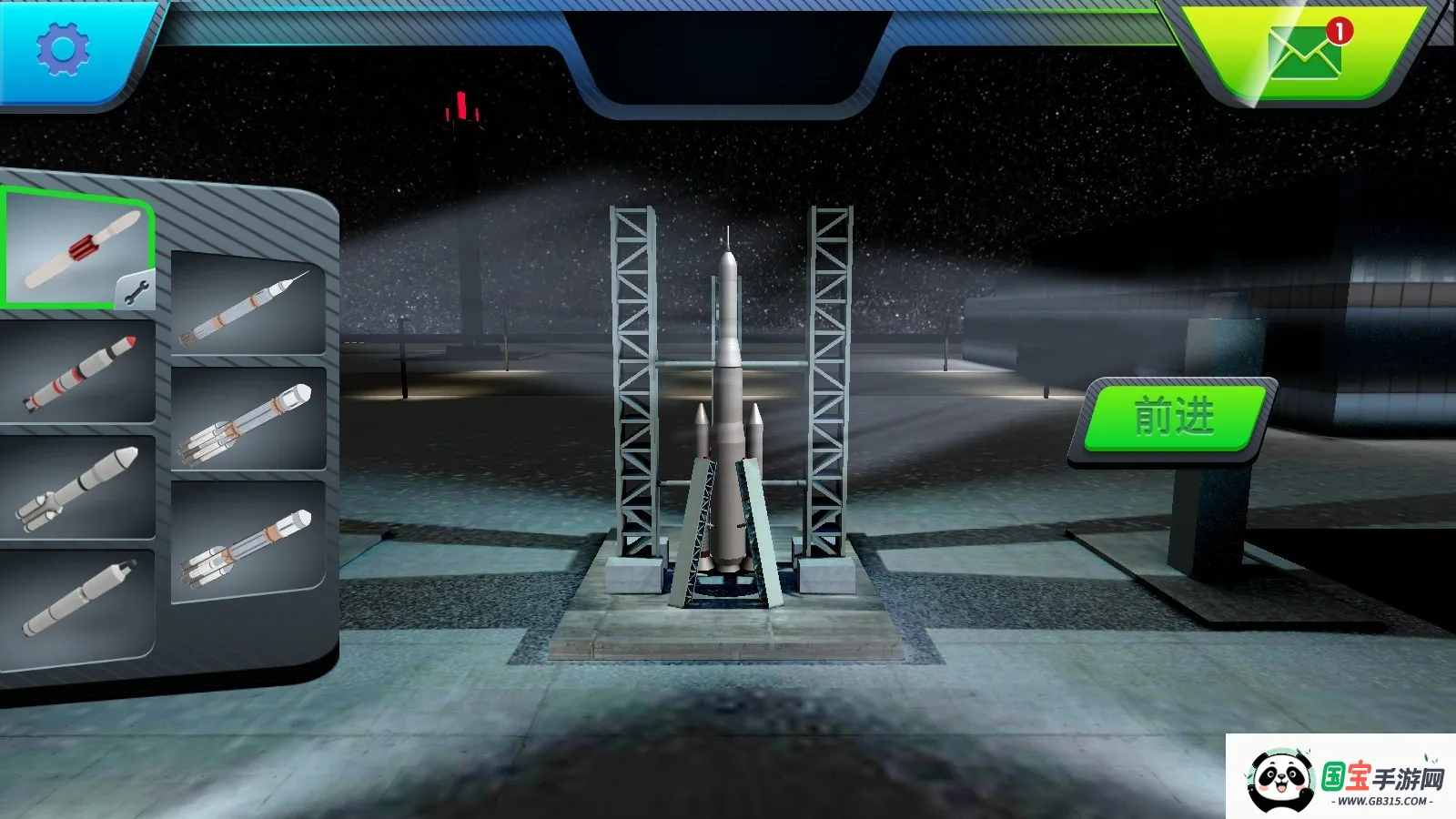Image resolution: width=1456 pixels, height=819 pixels.
Task: Open the gear settings menu
Action: [62, 49]
